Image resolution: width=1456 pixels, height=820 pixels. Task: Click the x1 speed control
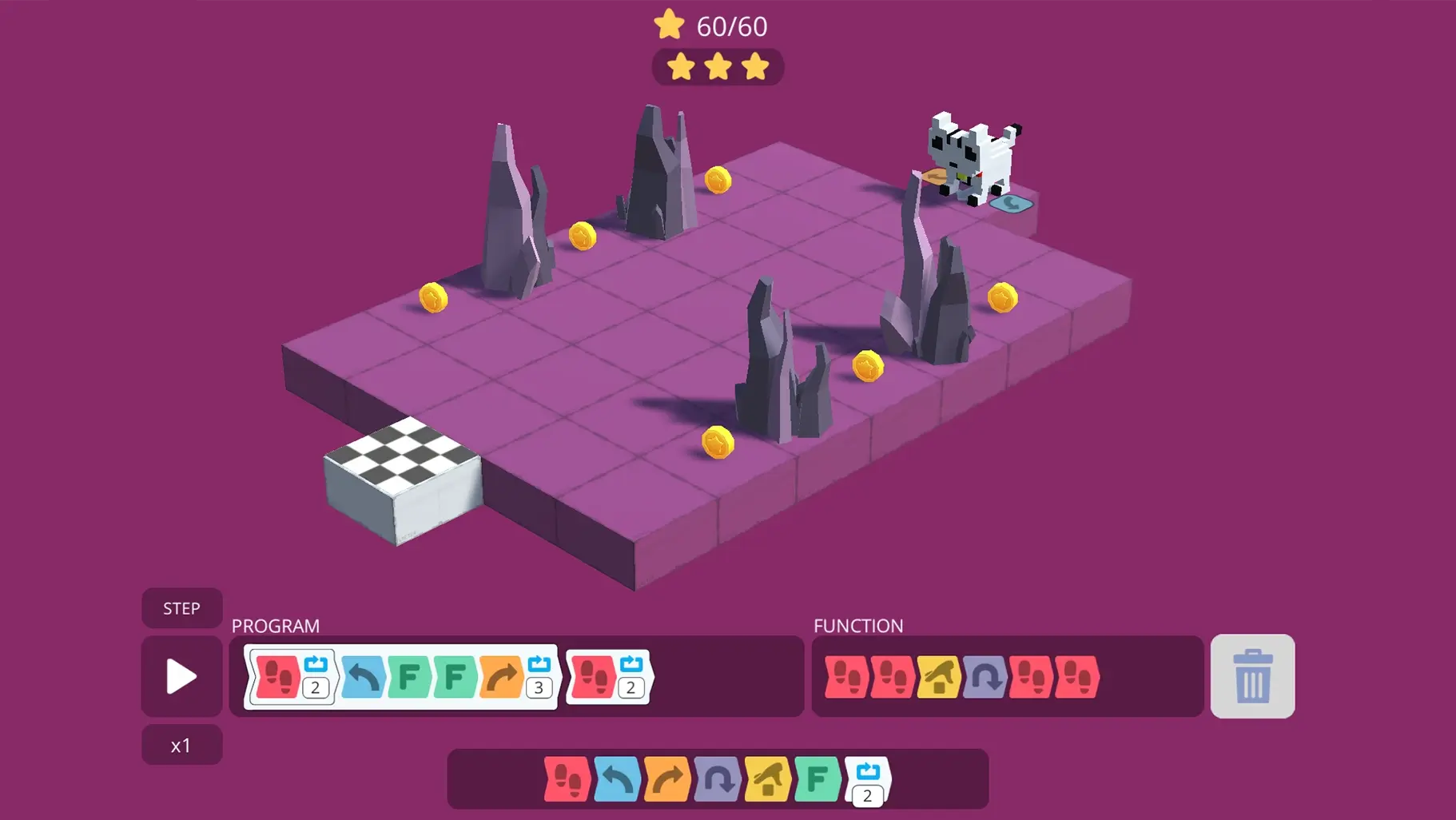tap(181, 744)
